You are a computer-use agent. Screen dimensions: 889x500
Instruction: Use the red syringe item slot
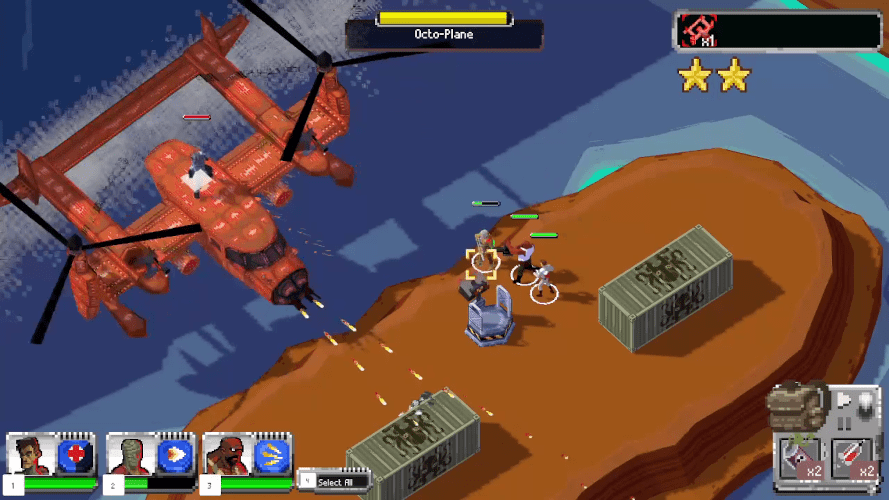pyautogui.click(x=853, y=459)
